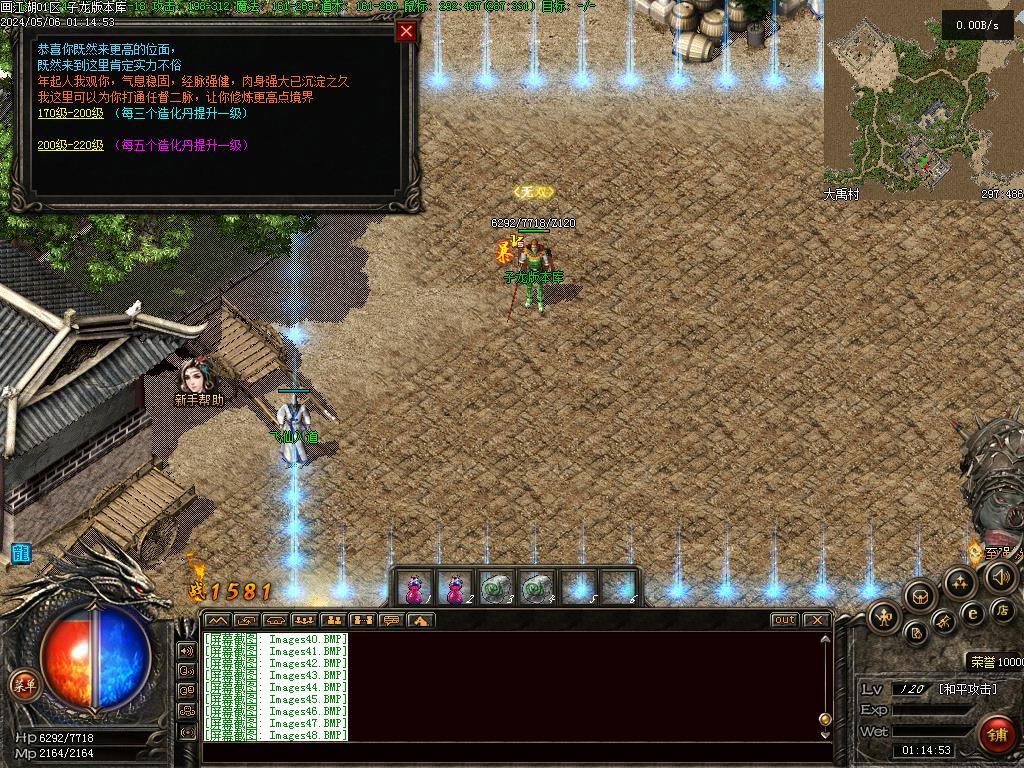This screenshot has height=768, width=1024.
Task: Use the red potion in hotbar slot 1
Action: coord(413,588)
